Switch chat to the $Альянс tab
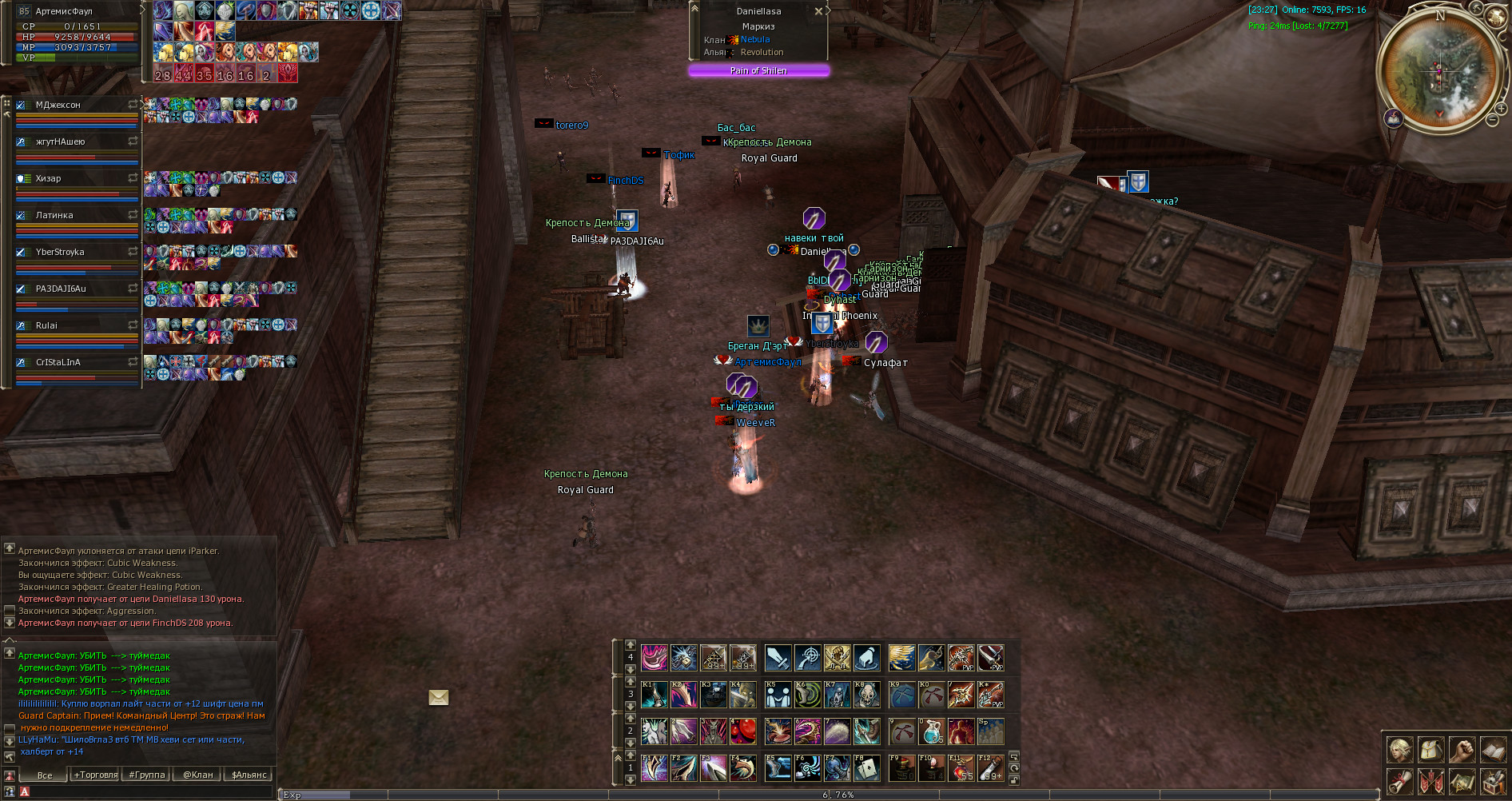Viewport: 1512px width, 801px height. click(249, 775)
